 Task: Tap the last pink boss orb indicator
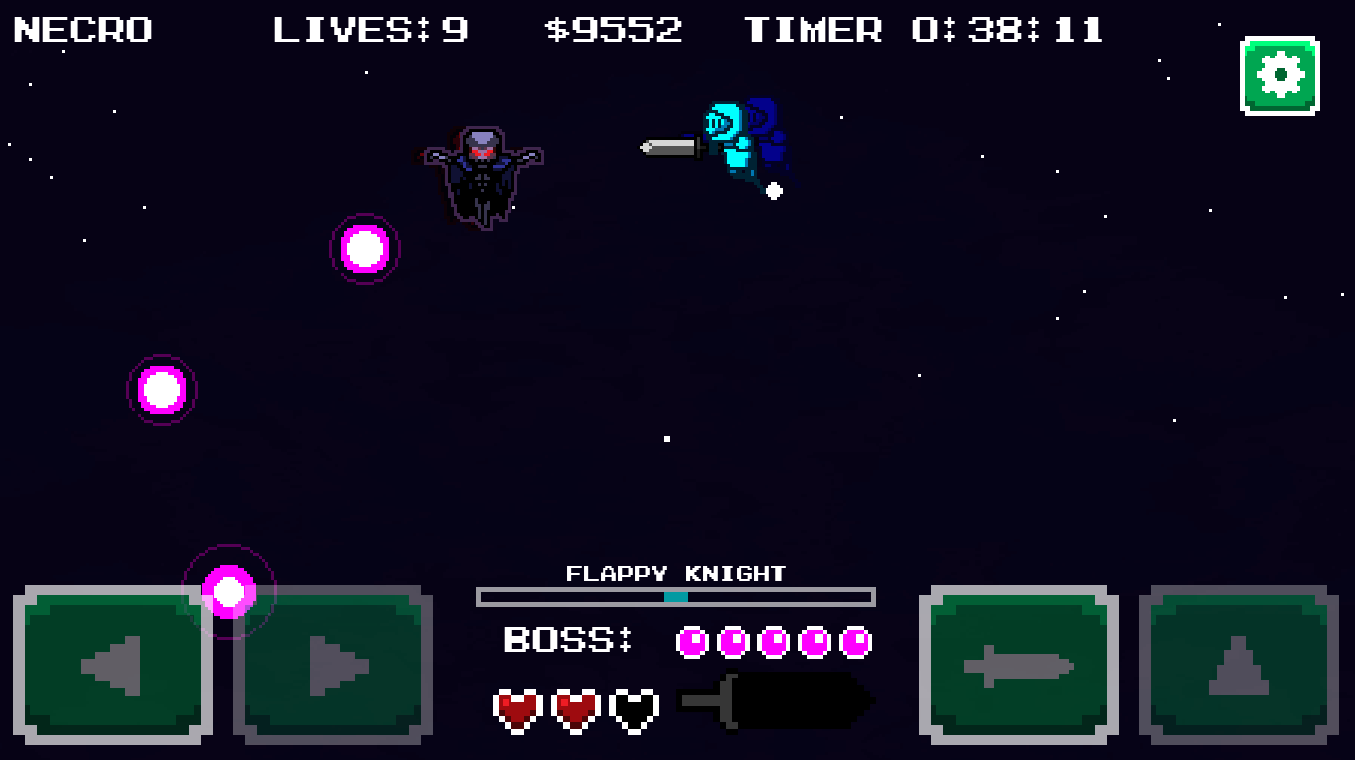tap(855, 641)
